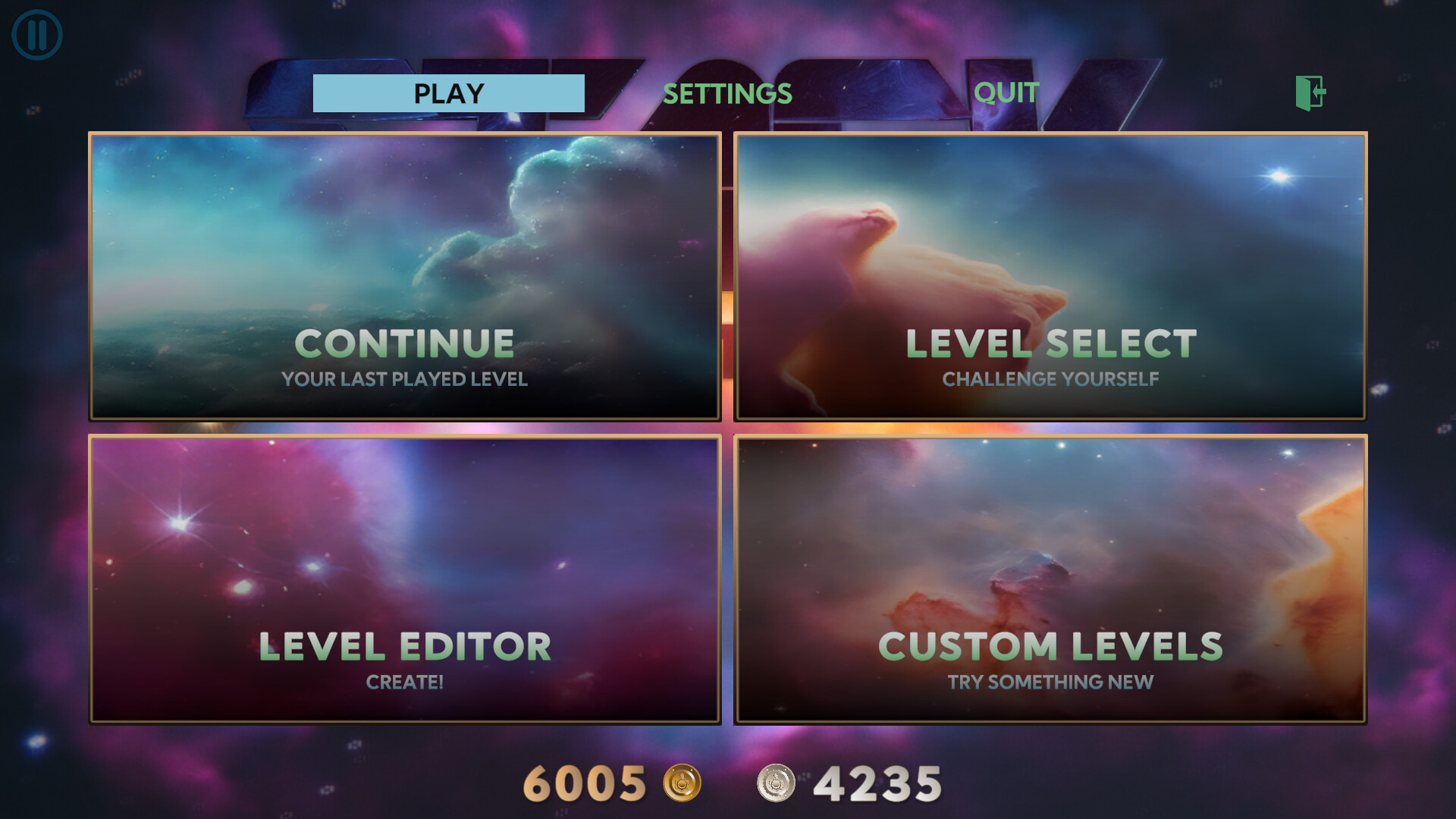The image size is (1456, 819).
Task: Open the Level Select panel thumbnail image
Action: click(1051, 227)
